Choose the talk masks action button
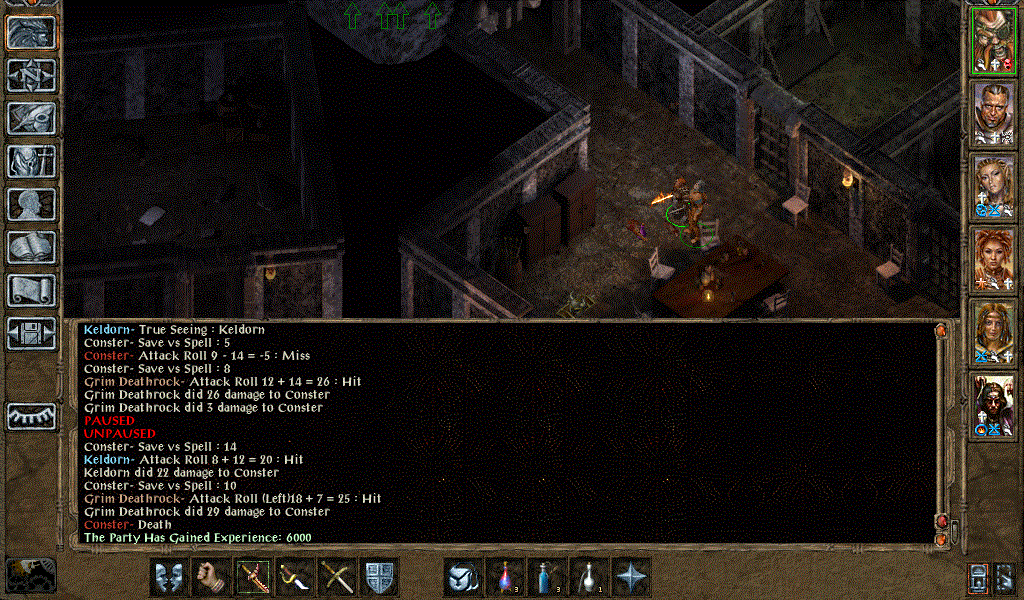This screenshot has width=1024, height=600. [169, 578]
